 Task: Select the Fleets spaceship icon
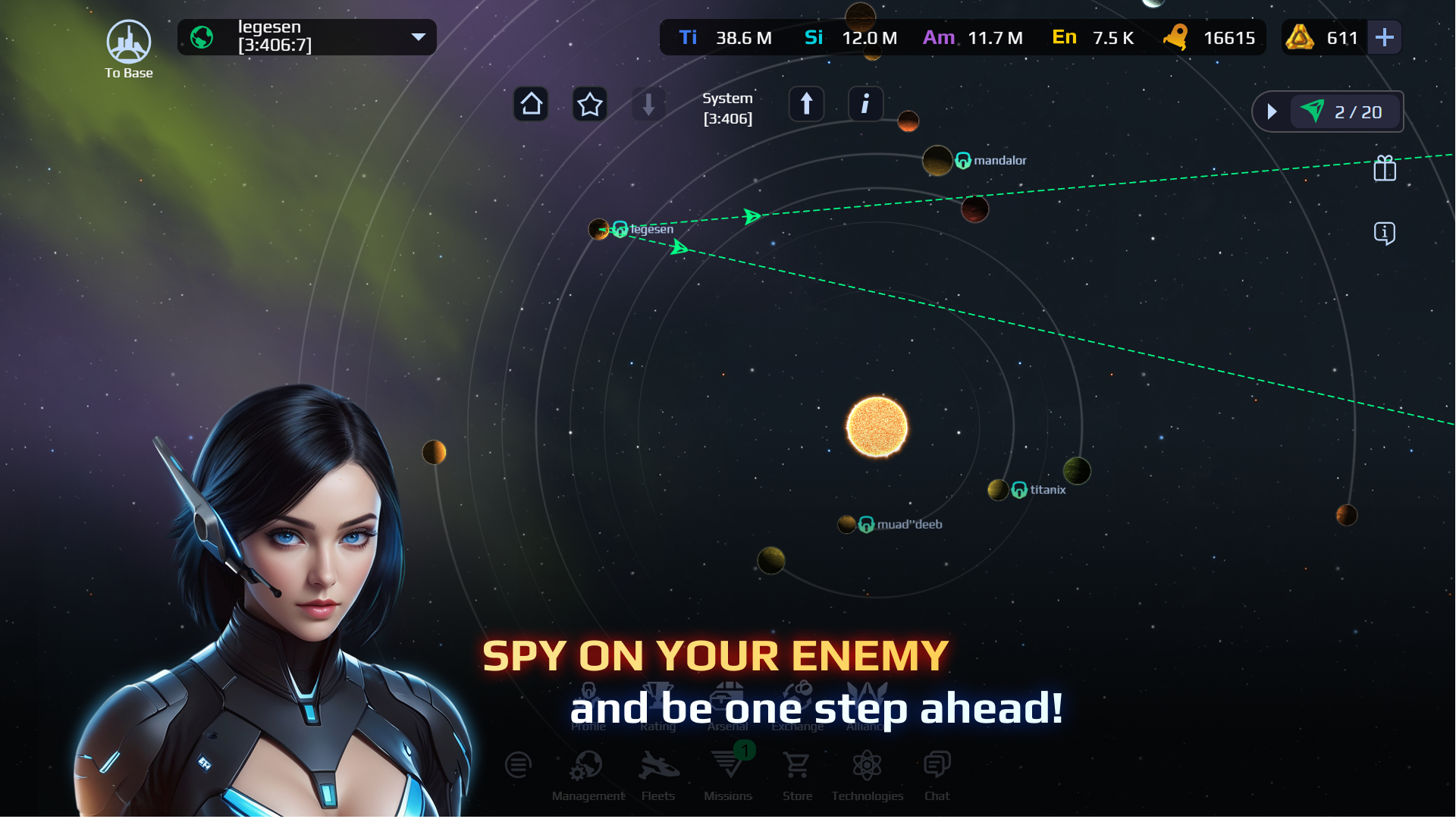(x=658, y=766)
